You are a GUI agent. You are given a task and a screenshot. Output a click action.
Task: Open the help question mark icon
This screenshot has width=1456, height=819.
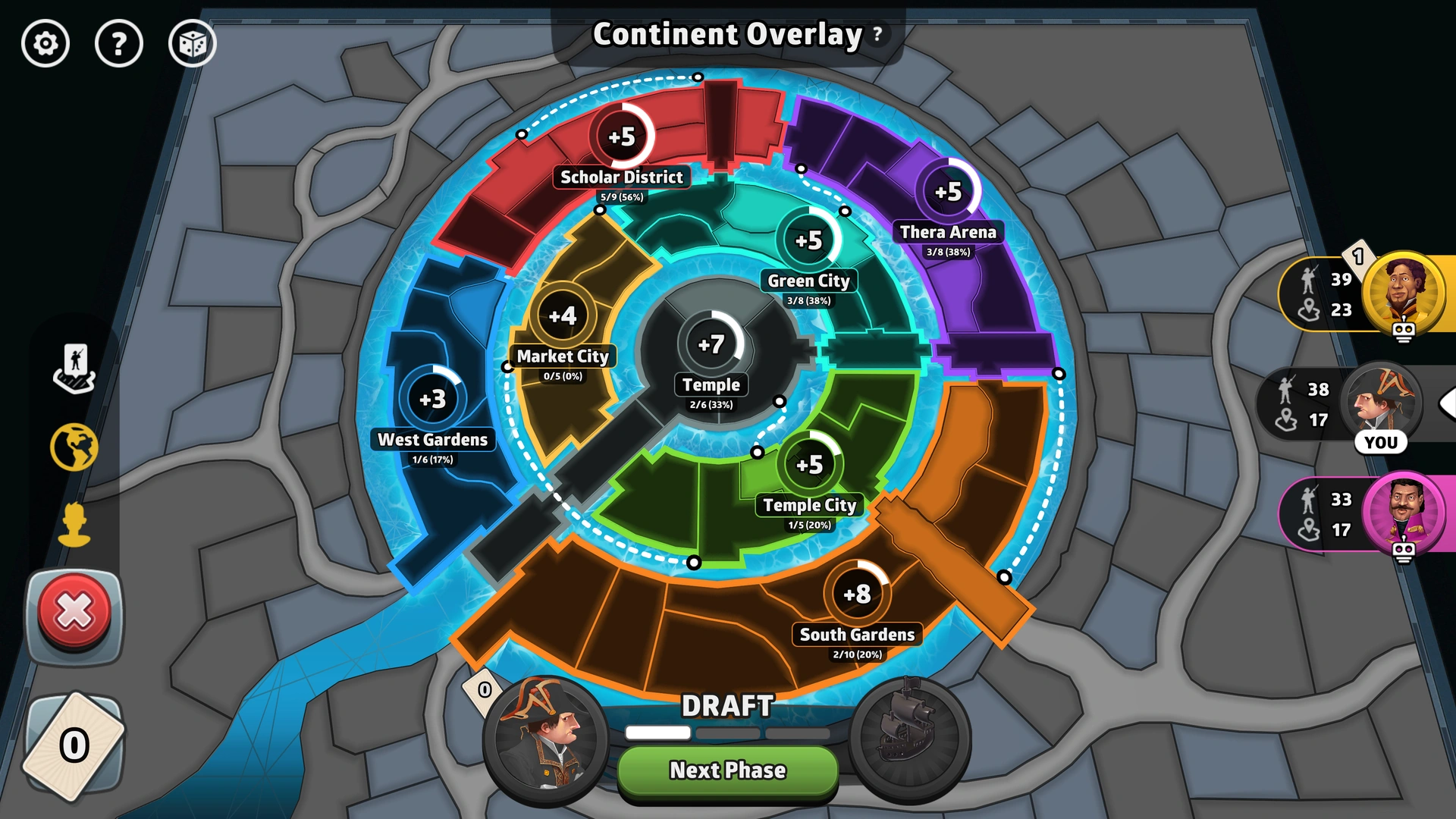(x=119, y=44)
